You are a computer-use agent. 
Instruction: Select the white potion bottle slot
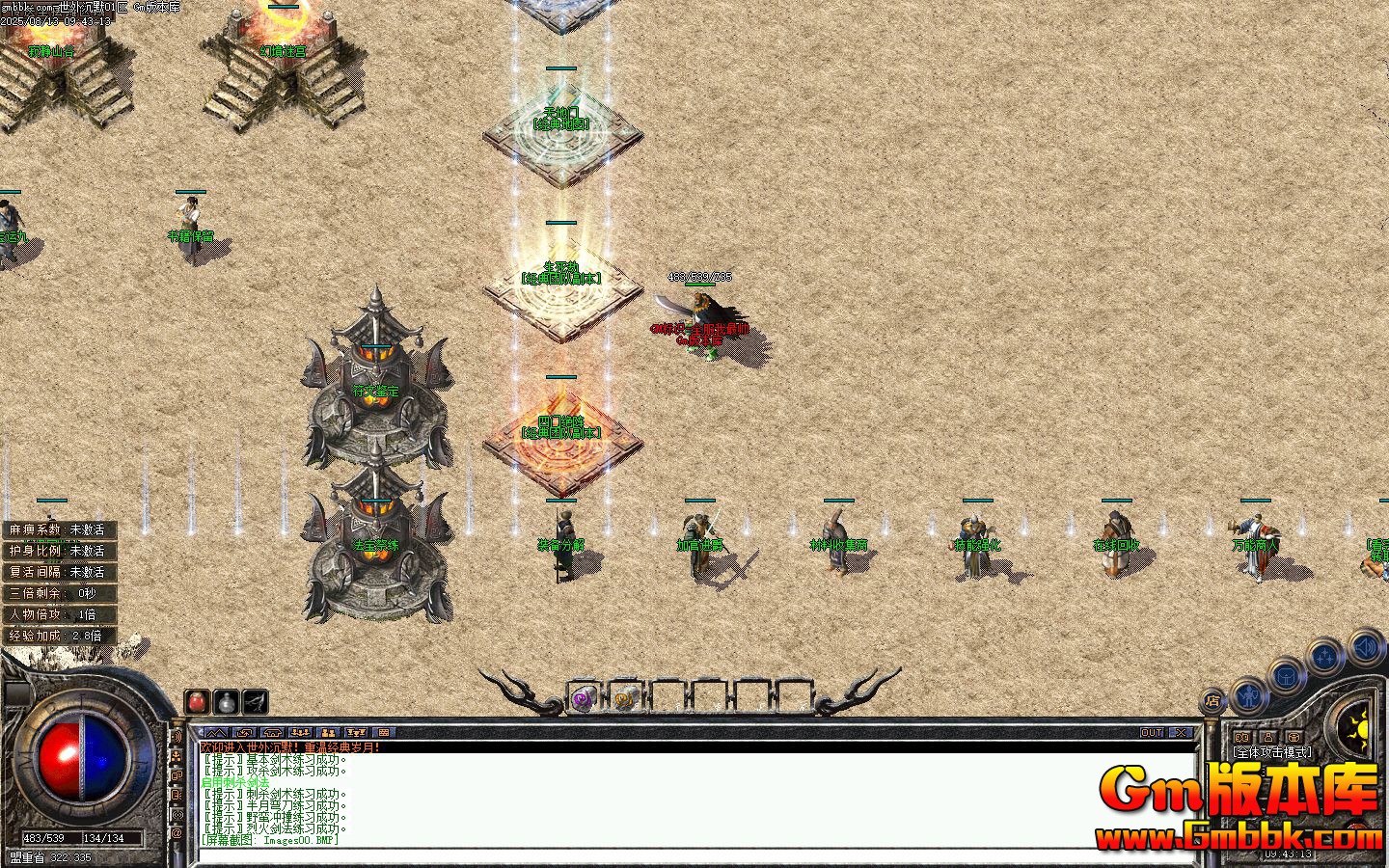226,701
